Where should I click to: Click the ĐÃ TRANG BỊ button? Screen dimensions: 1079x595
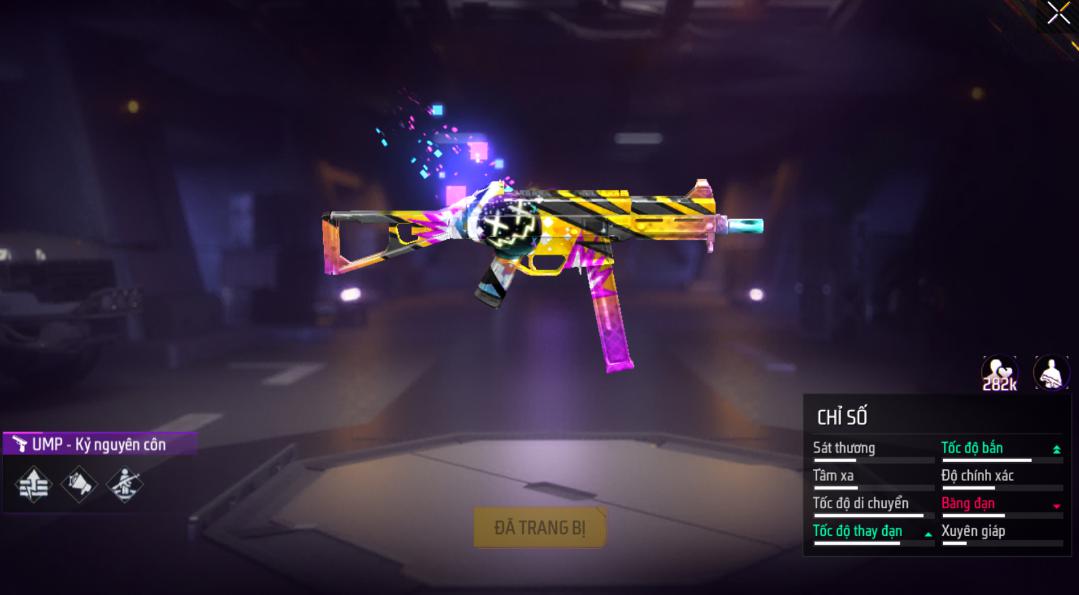540,527
